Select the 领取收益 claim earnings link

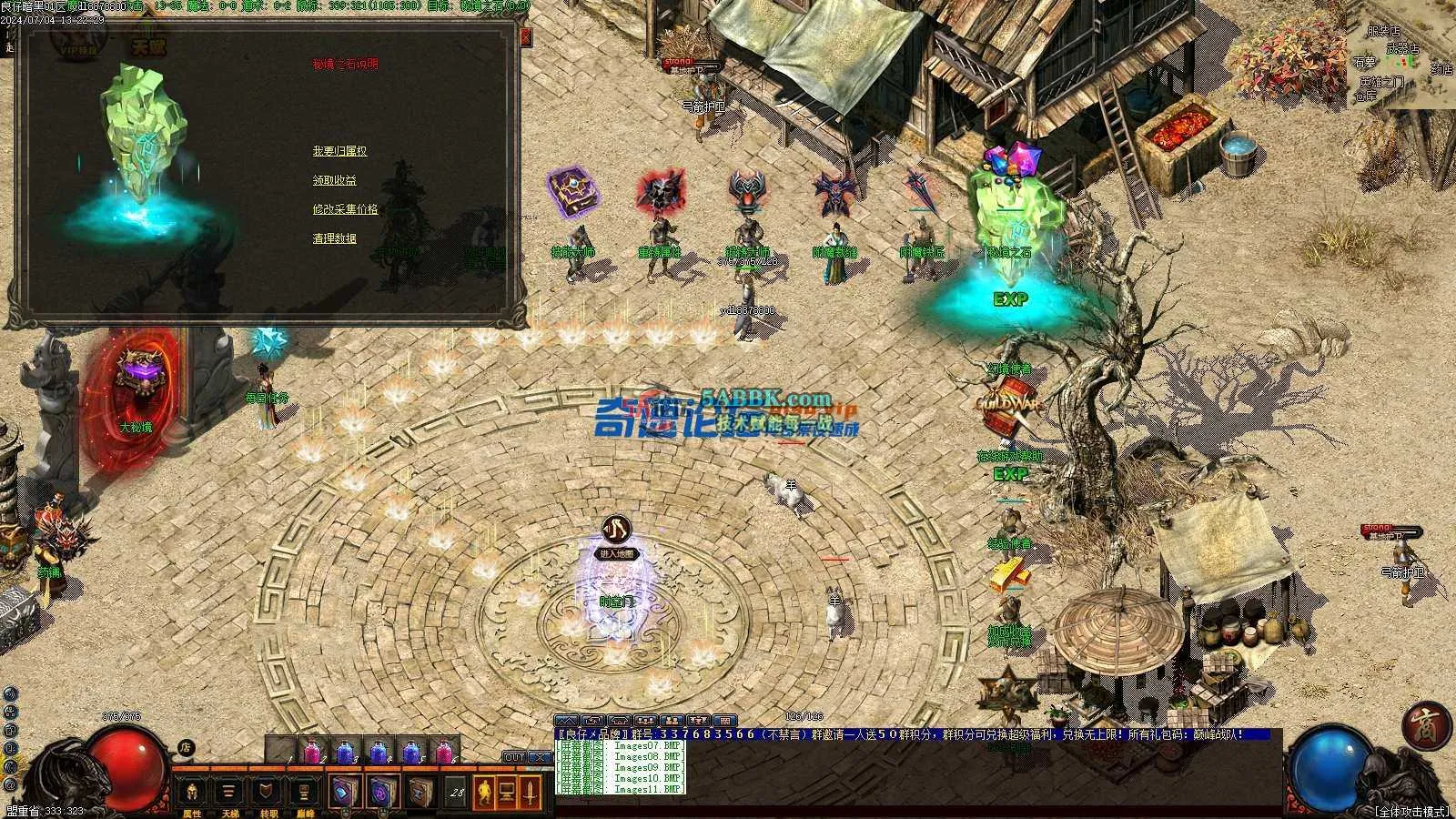click(x=334, y=180)
